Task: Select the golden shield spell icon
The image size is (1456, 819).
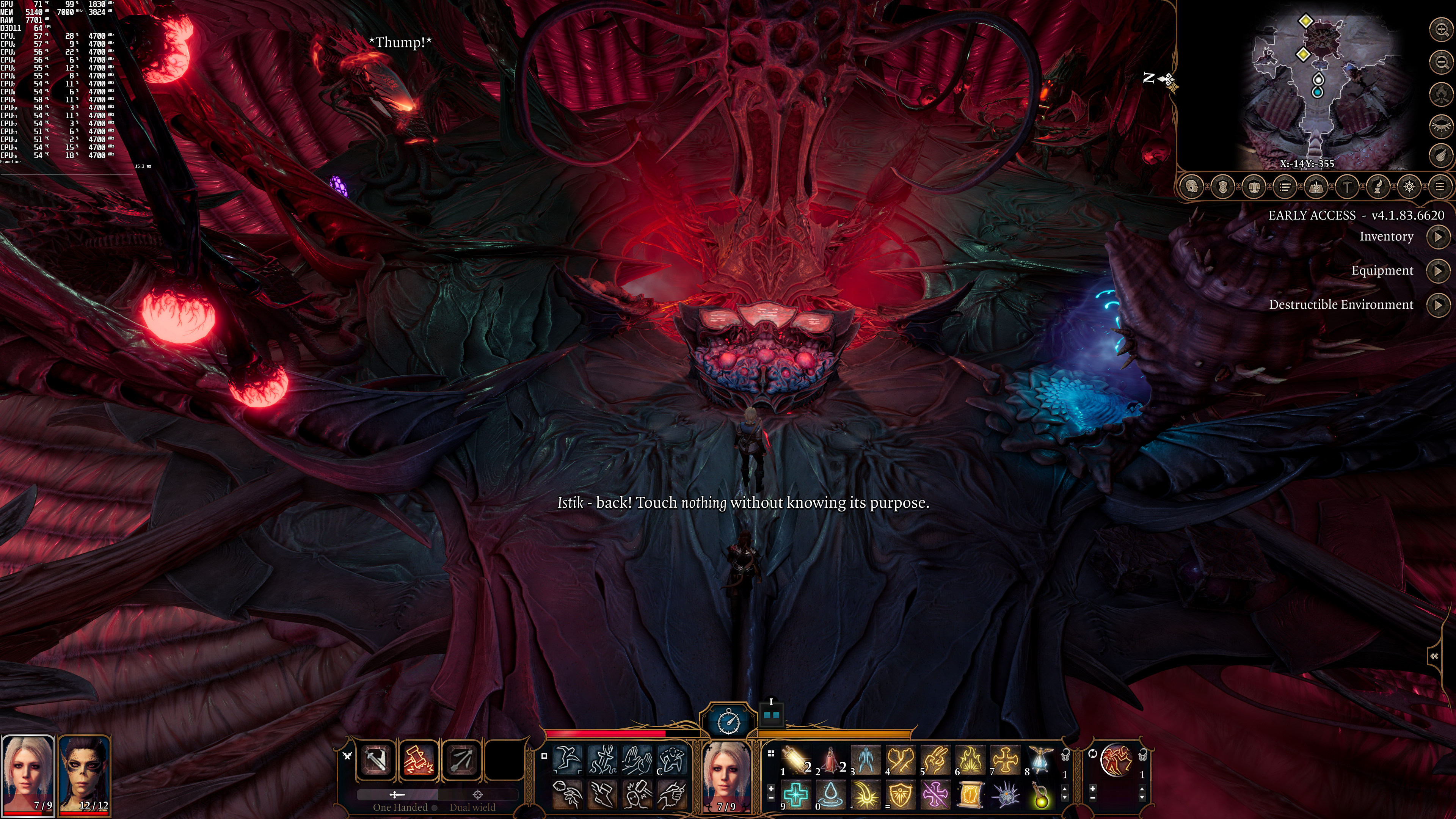Action: 901,795
